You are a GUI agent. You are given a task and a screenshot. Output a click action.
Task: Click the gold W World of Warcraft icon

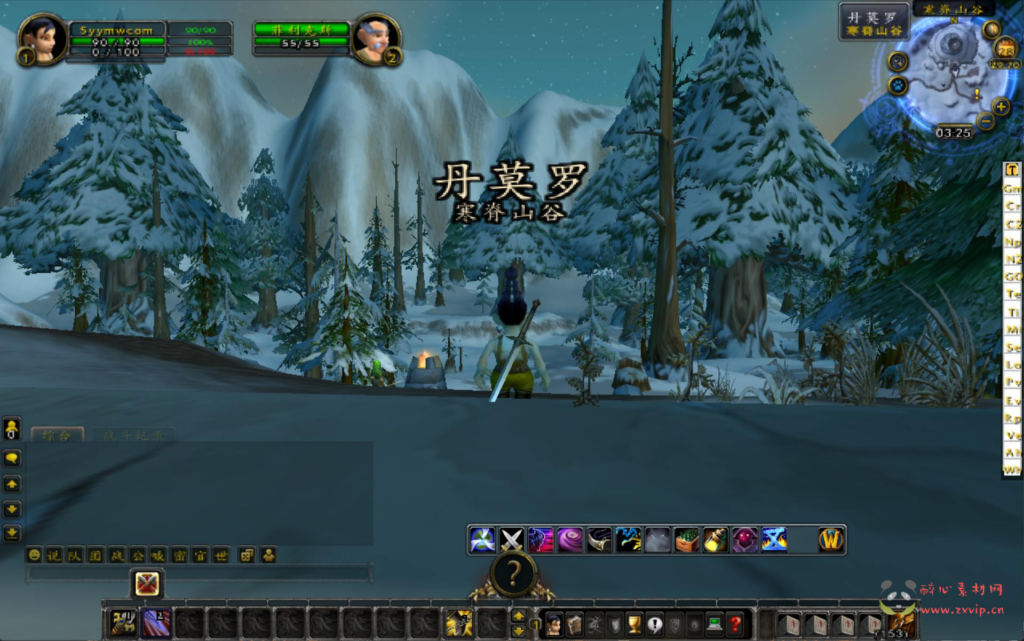pos(831,540)
